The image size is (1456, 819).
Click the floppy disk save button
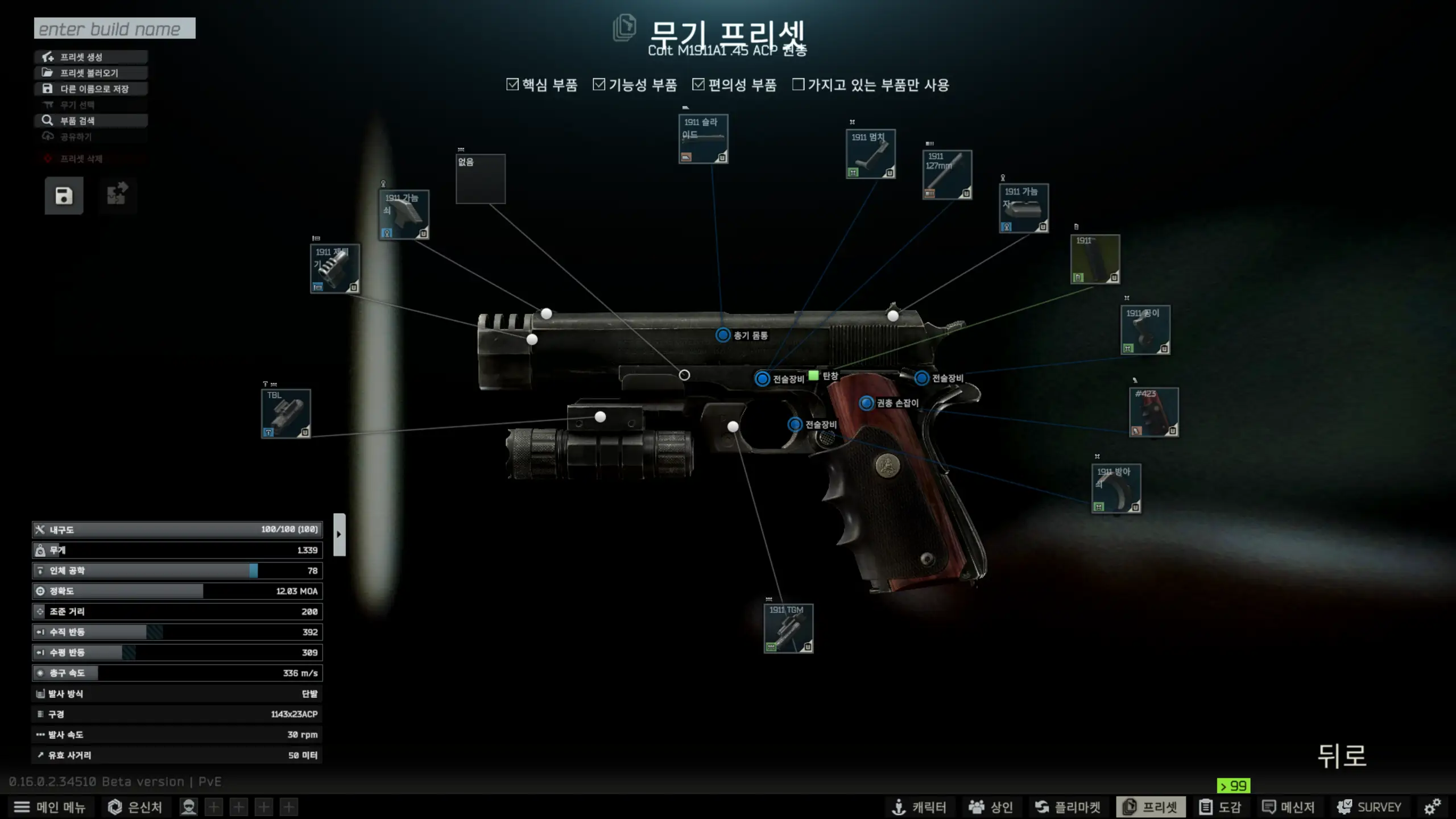(x=64, y=196)
